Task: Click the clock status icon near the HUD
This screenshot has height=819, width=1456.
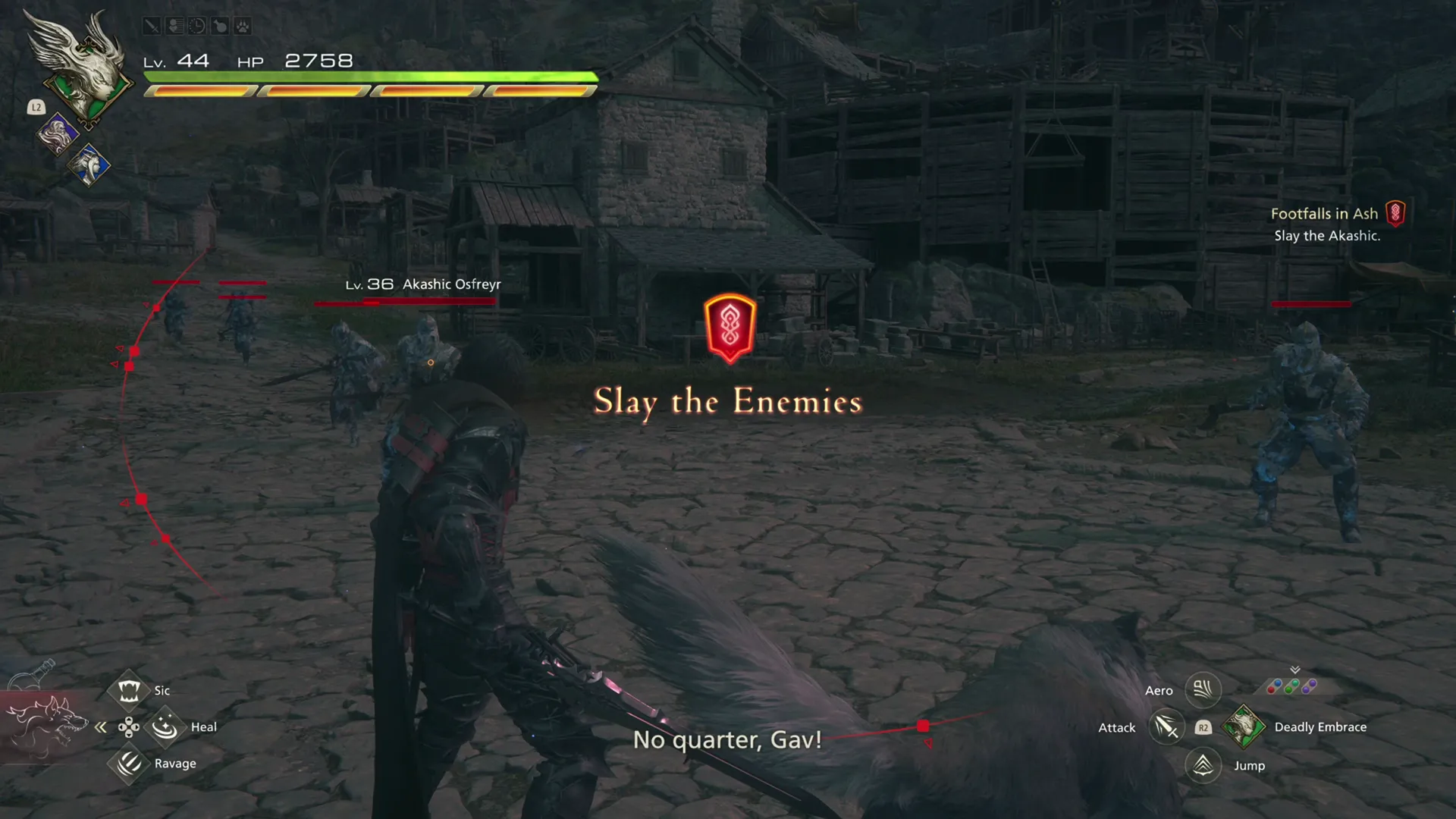Action: pyautogui.click(x=196, y=27)
